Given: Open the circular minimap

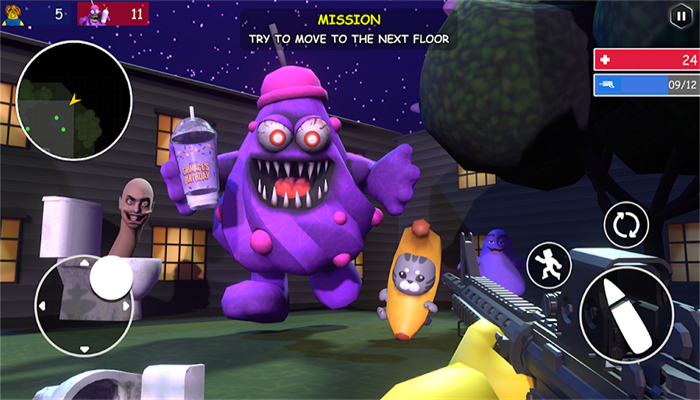Looking at the screenshot, I should pyautogui.click(x=73, y=100).
